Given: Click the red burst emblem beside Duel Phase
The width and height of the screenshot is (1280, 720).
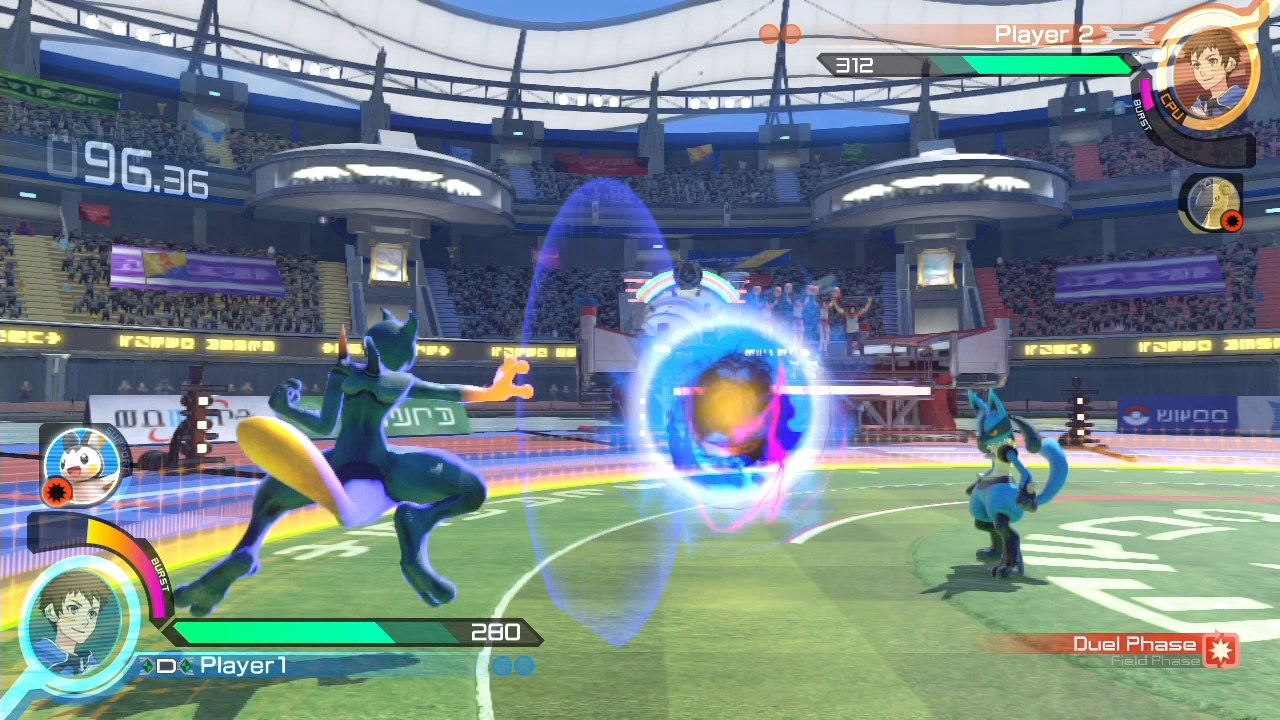Looking at the screenshot, I should pyautogui.click(x=1222, y=646).
